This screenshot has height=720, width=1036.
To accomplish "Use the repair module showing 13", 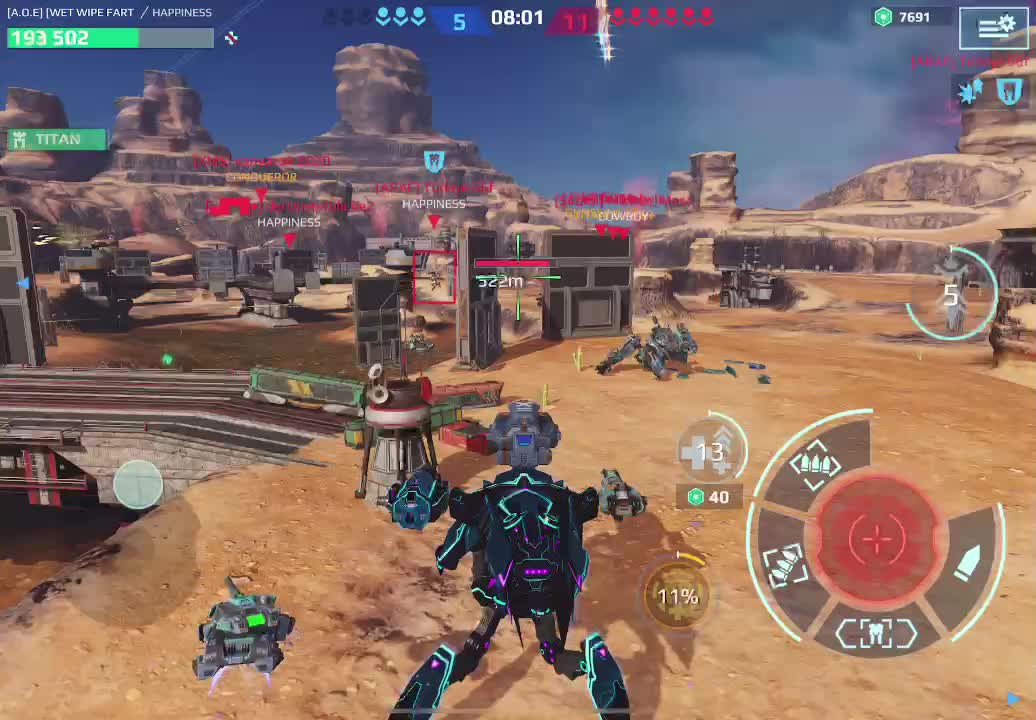I will (x=711, y=452).
